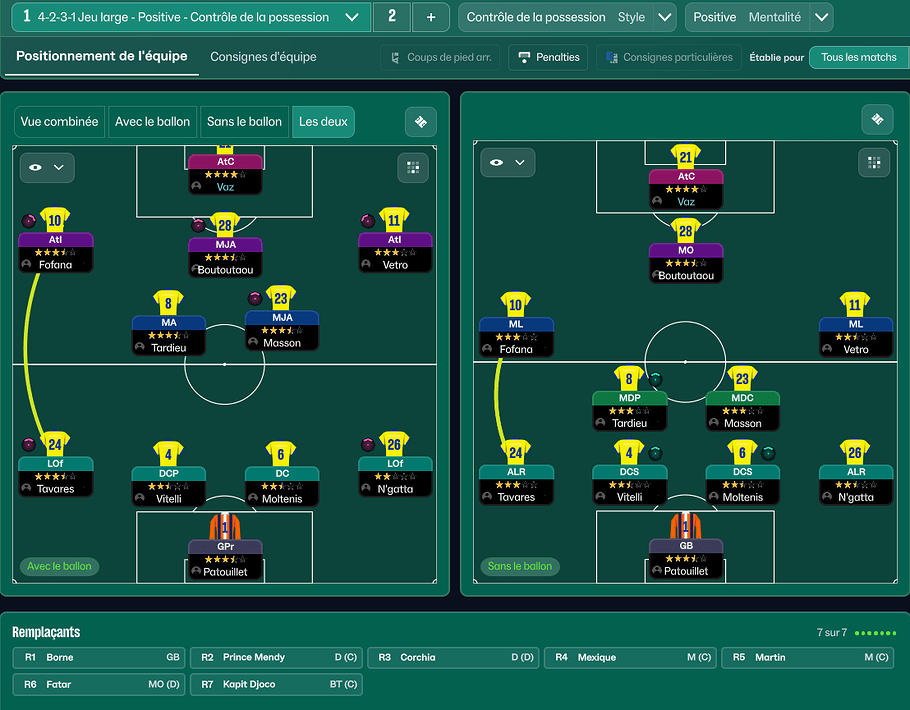This screenshot has height=710, width=910.
Task: Open Coups de pied arr. settings
Action: click(439, 57)
